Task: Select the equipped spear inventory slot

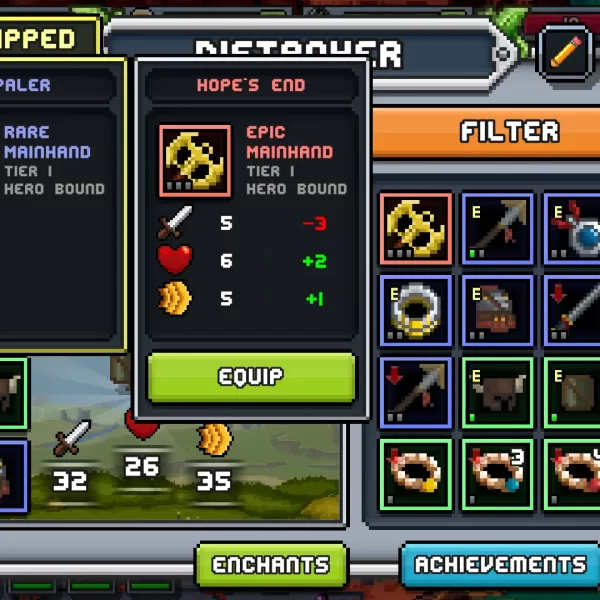Action: click(498, 229)
